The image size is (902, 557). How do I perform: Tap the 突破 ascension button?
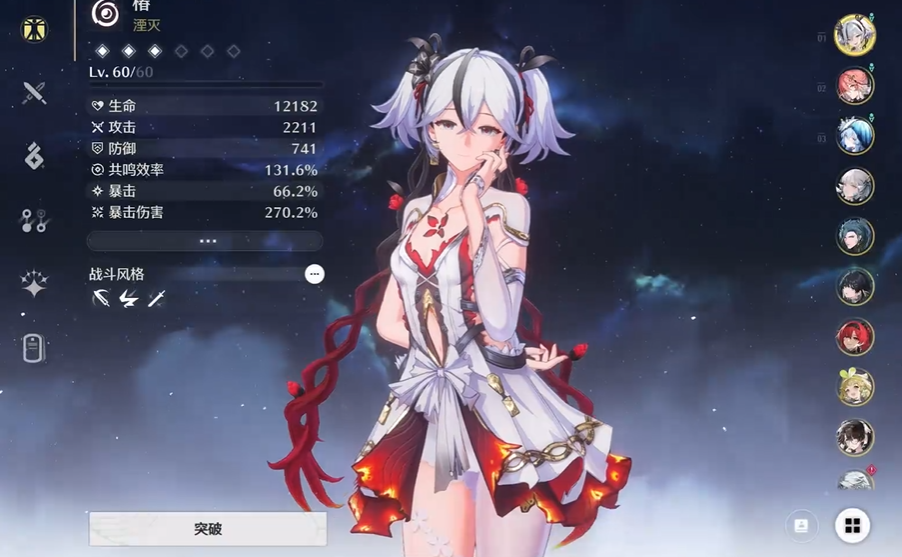click(x=208, y=529)
